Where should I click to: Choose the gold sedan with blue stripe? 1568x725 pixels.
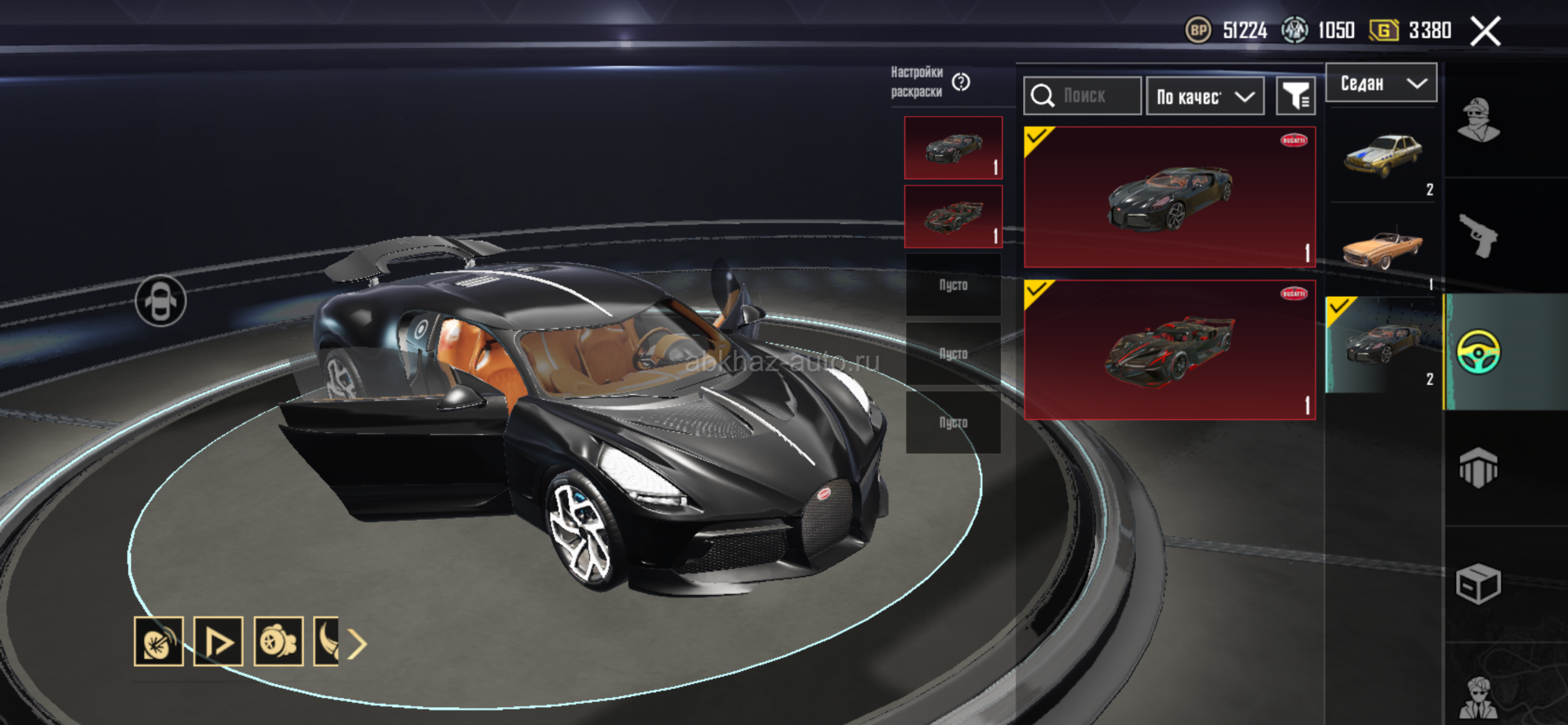(1383, 156)
